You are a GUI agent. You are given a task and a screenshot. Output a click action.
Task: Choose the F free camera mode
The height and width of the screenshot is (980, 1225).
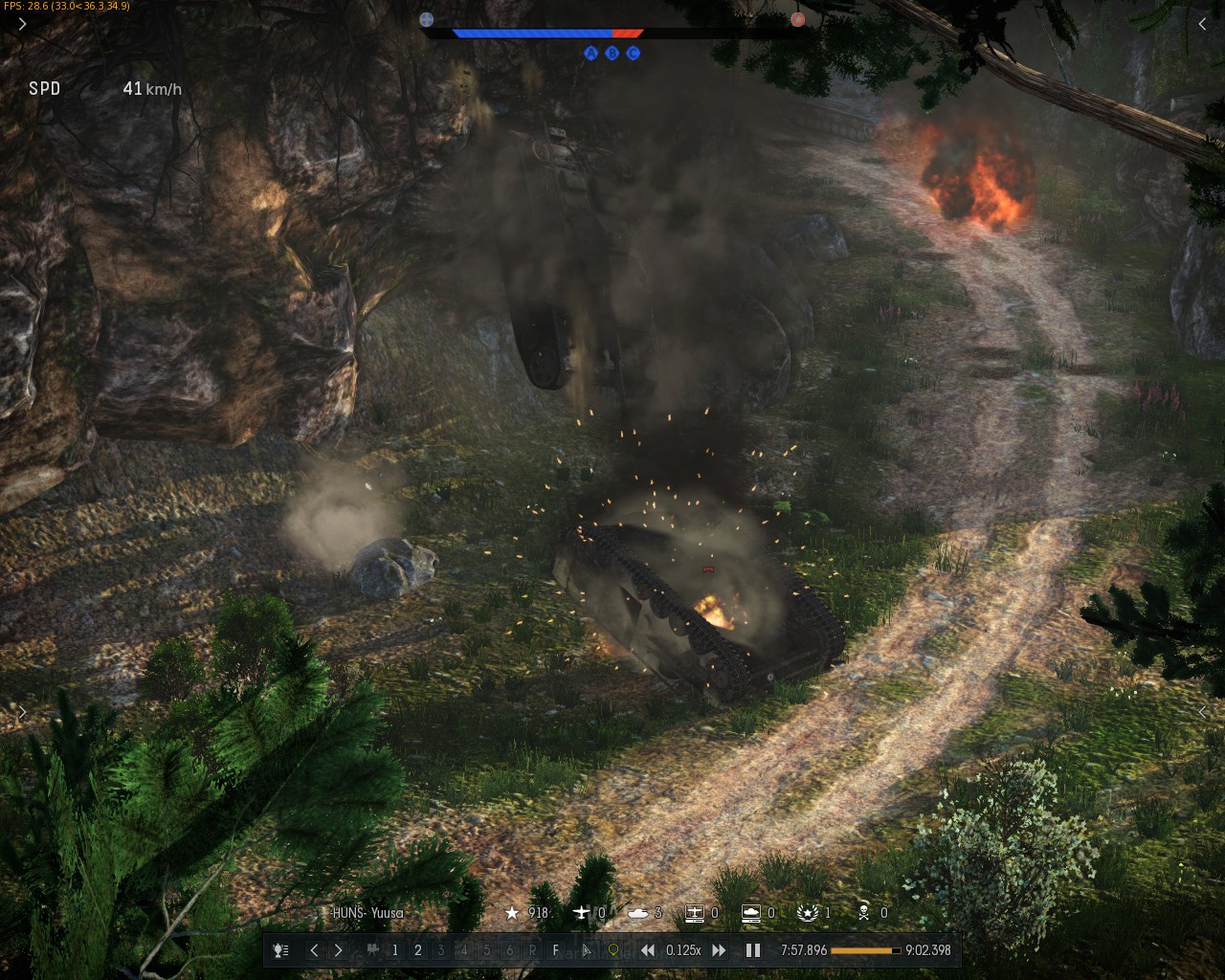[x=556, y=950]
